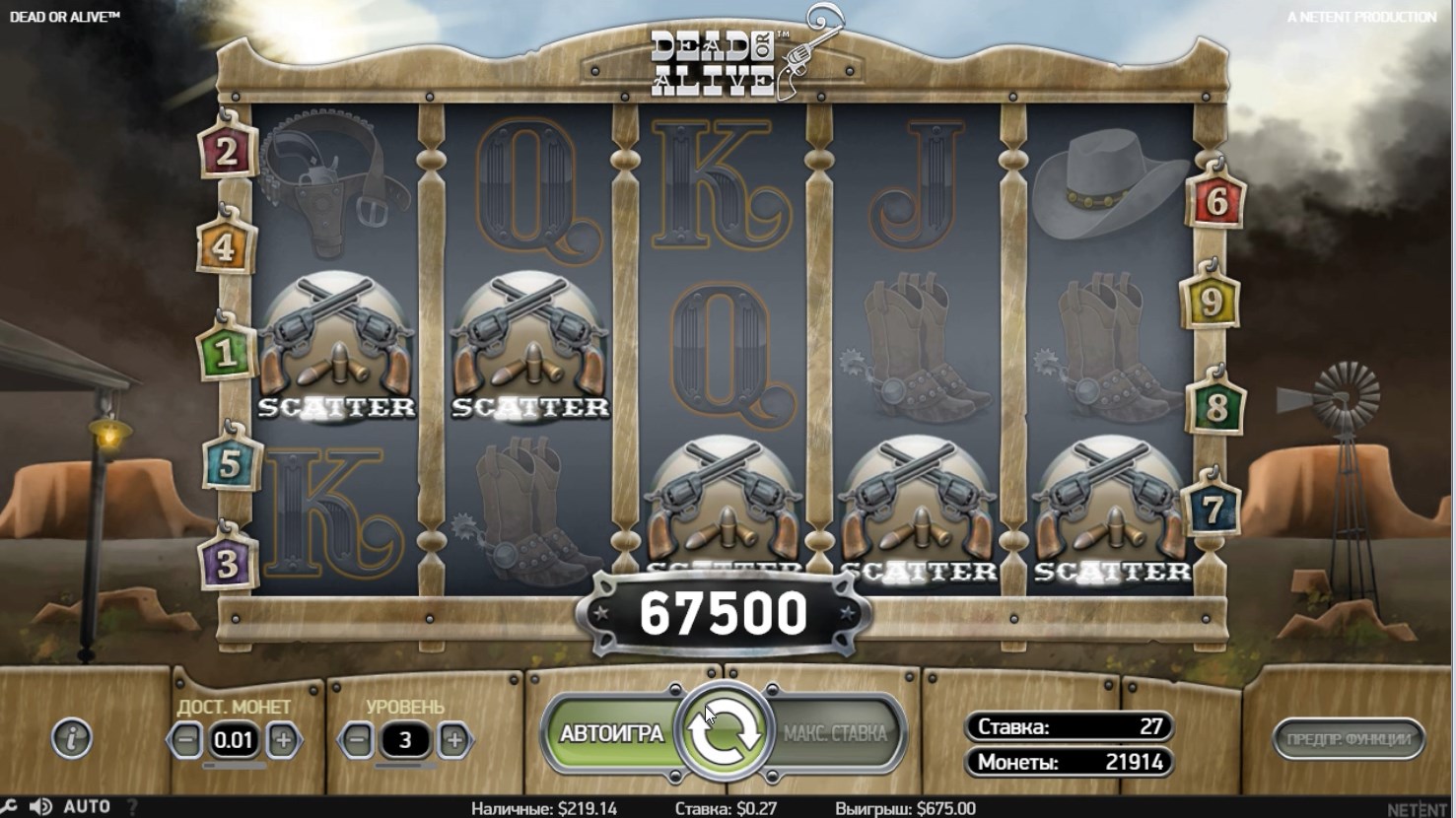Viewport: 1456px width, 818px height.
Task: Open help via the question mark icon
Action: tap(132, 807)
